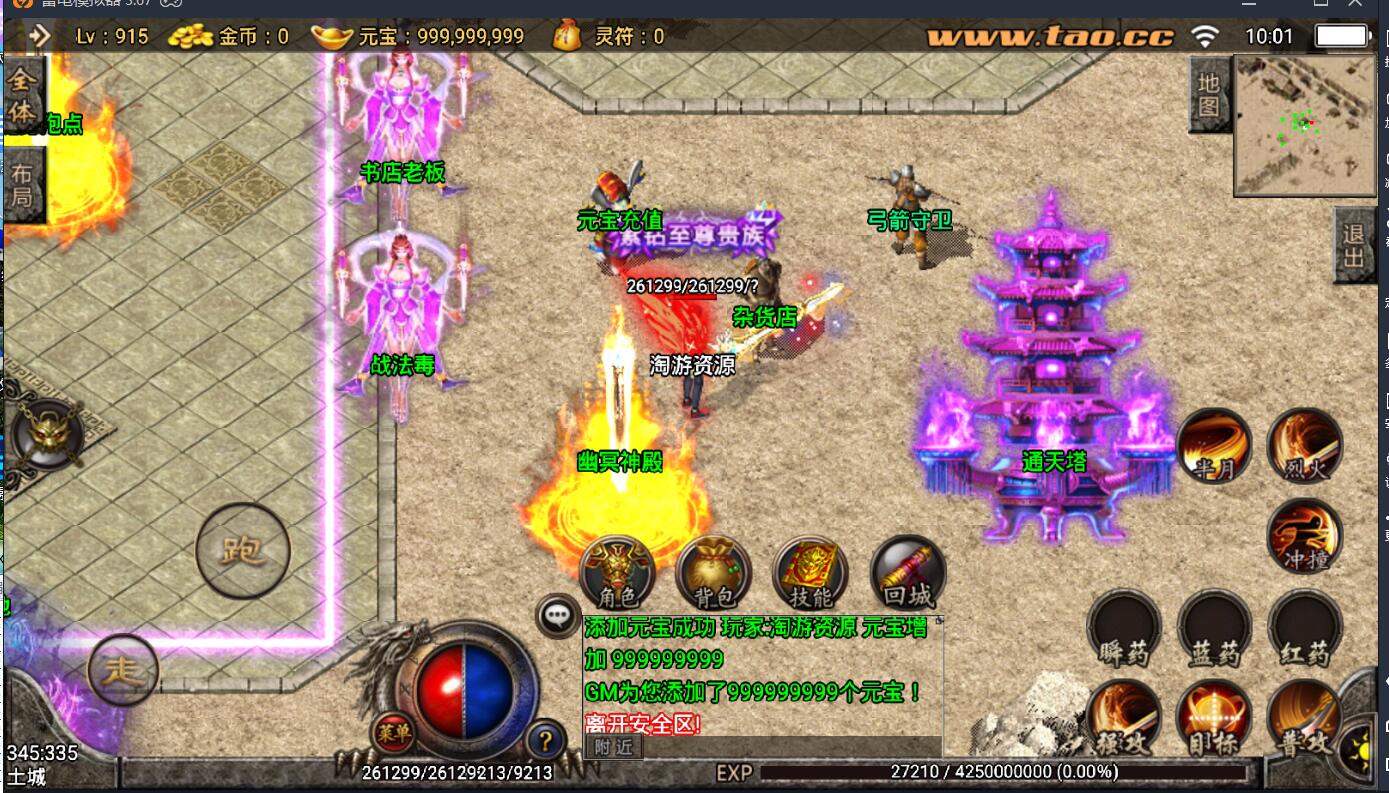Tap the 瞬药 instant potion slot
The image size is (1389, 793).
[x=1124, y=628]
